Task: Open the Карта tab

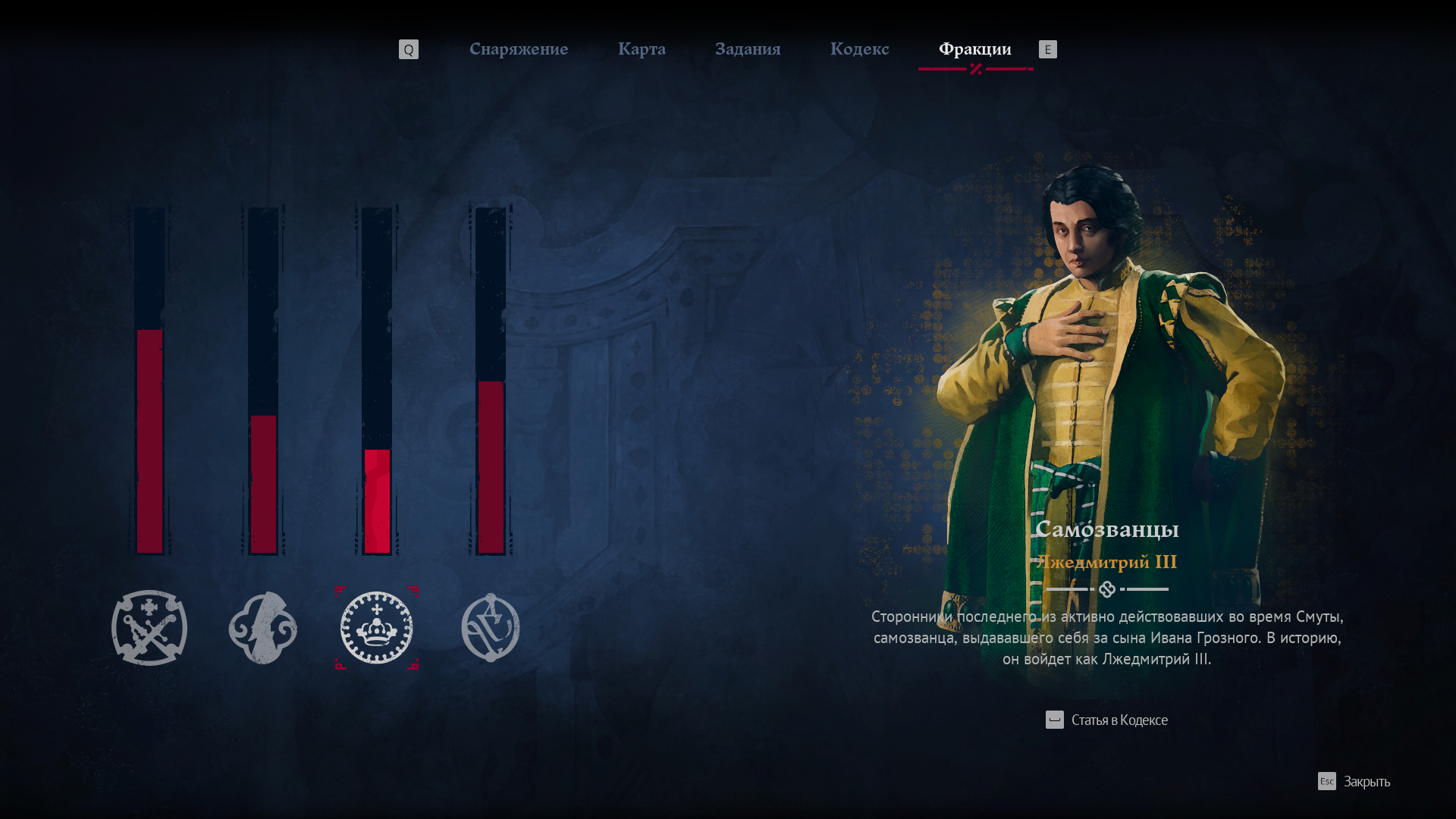Action: point(642,49)
